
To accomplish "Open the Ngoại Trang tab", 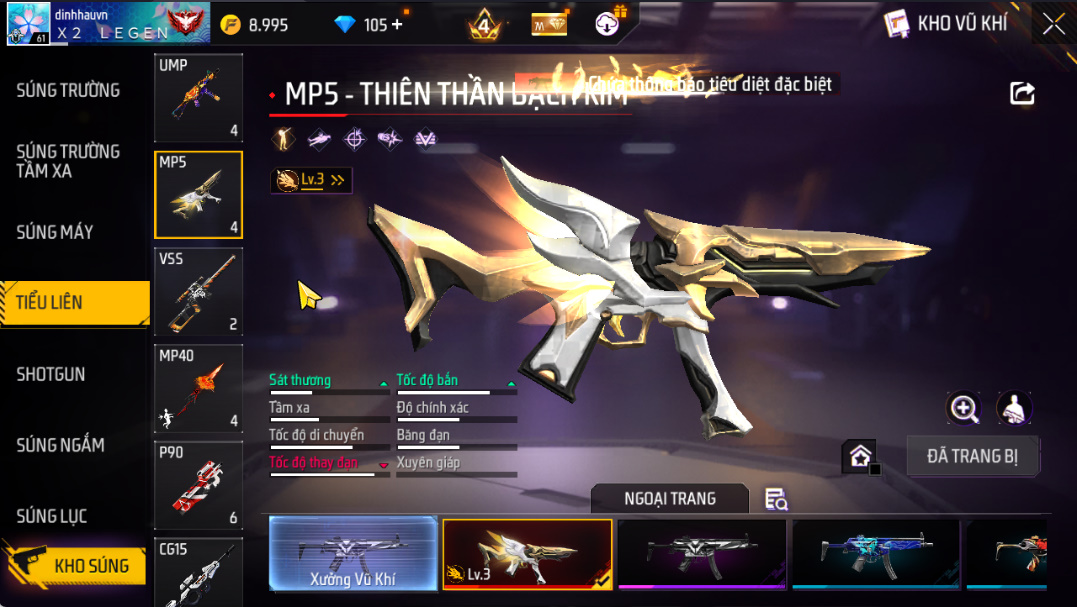I will [x=669, y=499].
